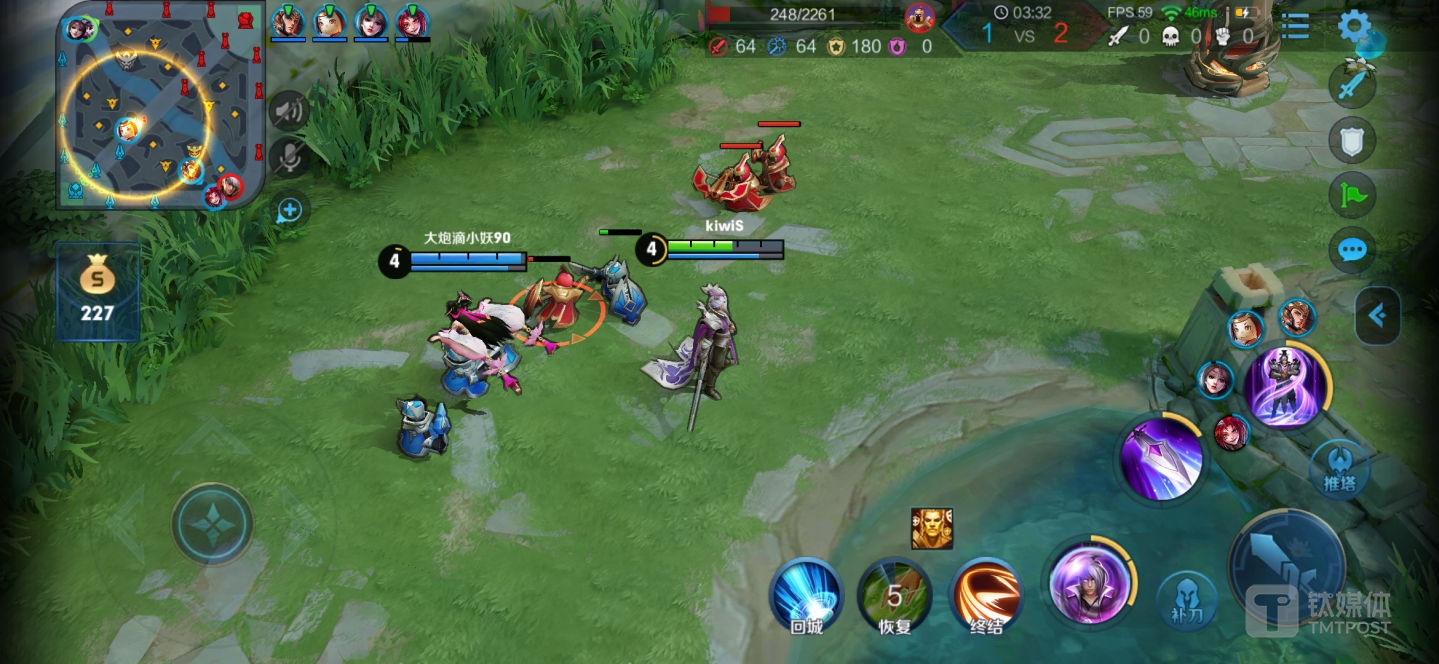Use the 回城 recall spell
The width and height of the screenshot is (1439, 664).
pyautogui.click(x=806, y=594)
